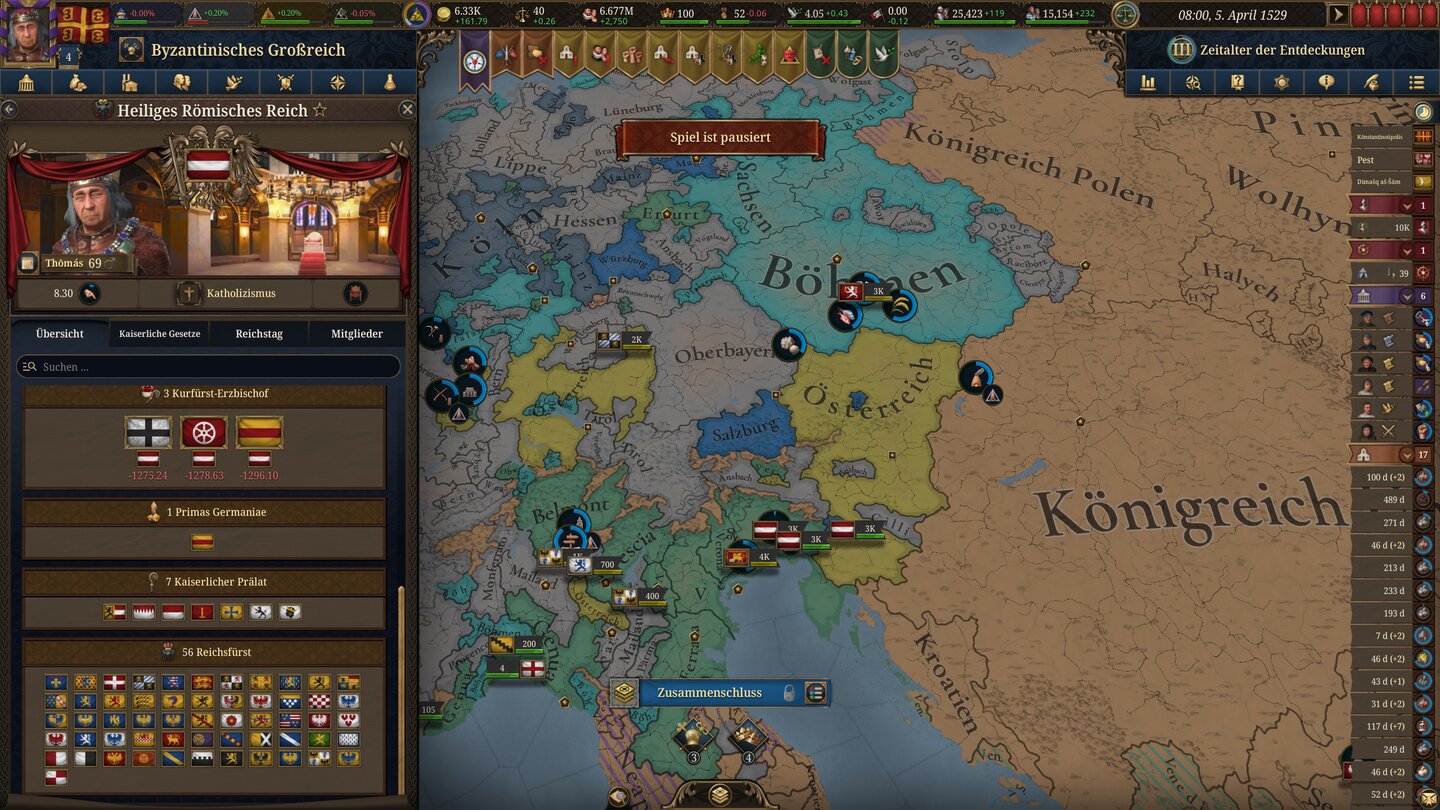1440x810 pixels.
Task: Open the economy panel money bags icon
Action: (x=77, y=82)
